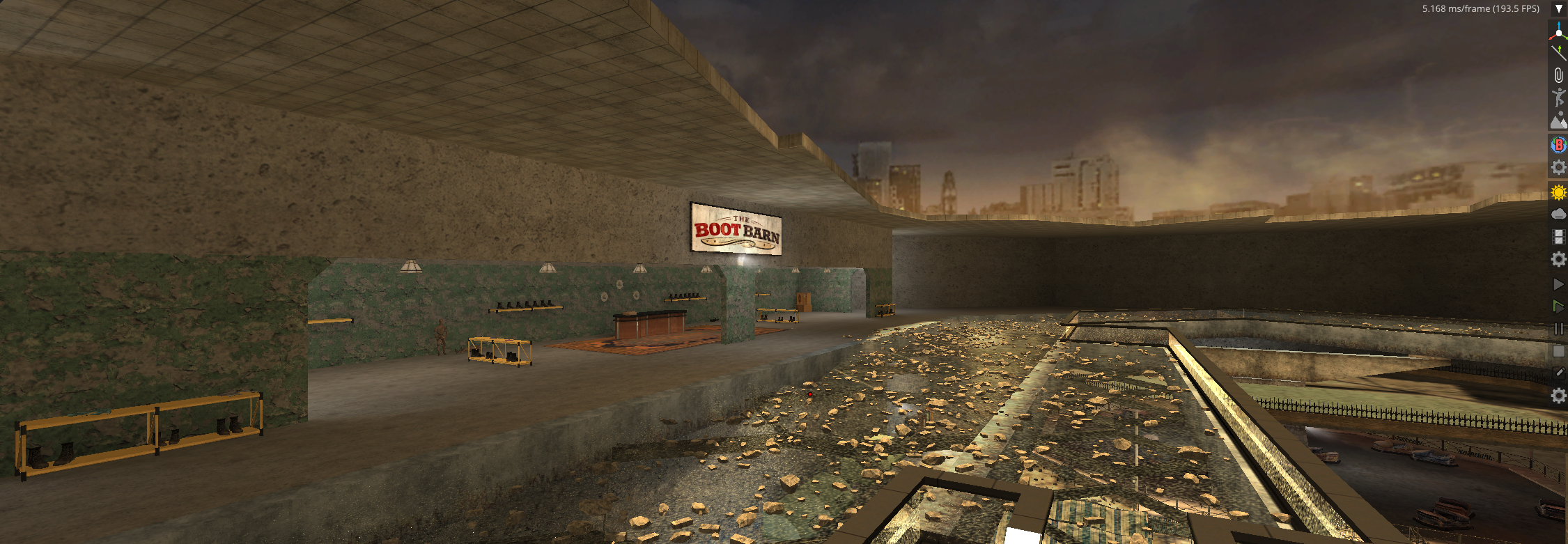Open the mountain terrain tool
Image resolution: width=1568 pixels, height=544 pixels.
click(1558, 121)
